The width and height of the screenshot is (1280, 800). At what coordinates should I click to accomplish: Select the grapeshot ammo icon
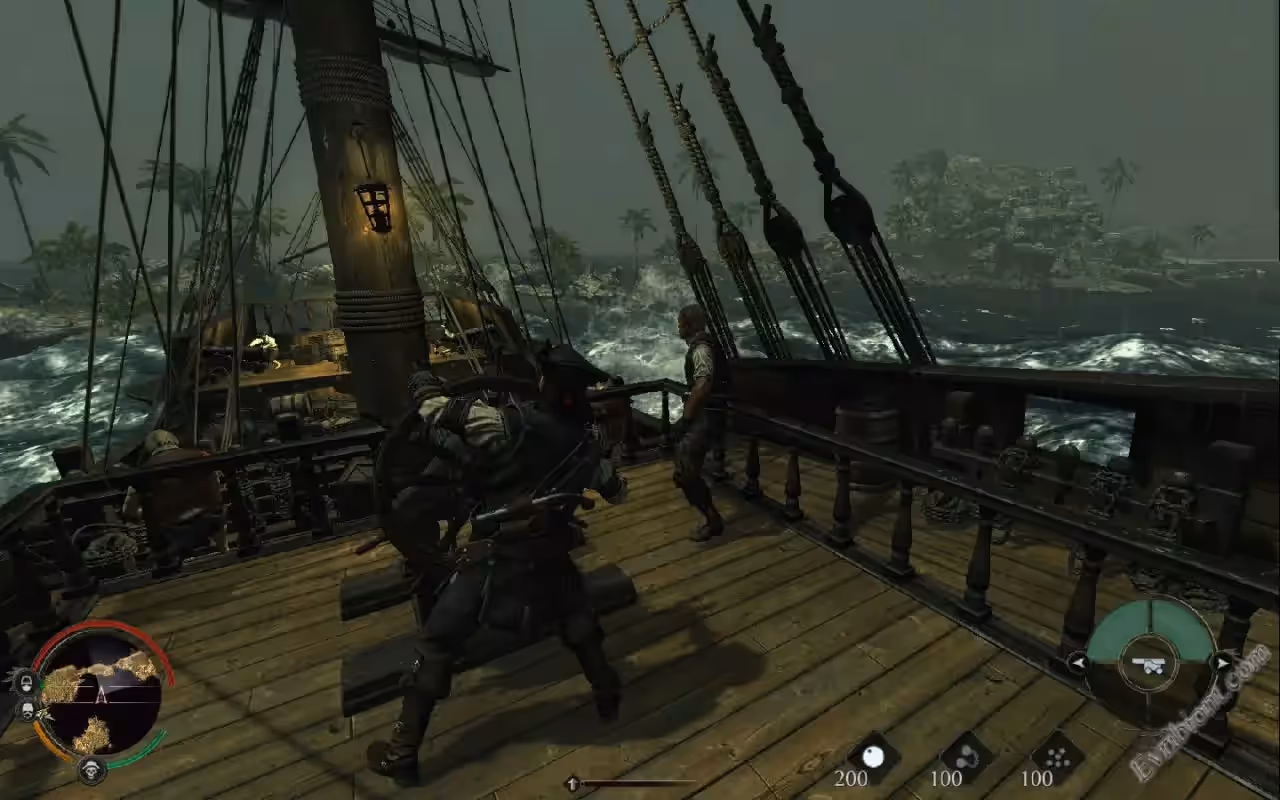tap(1056, 757)
